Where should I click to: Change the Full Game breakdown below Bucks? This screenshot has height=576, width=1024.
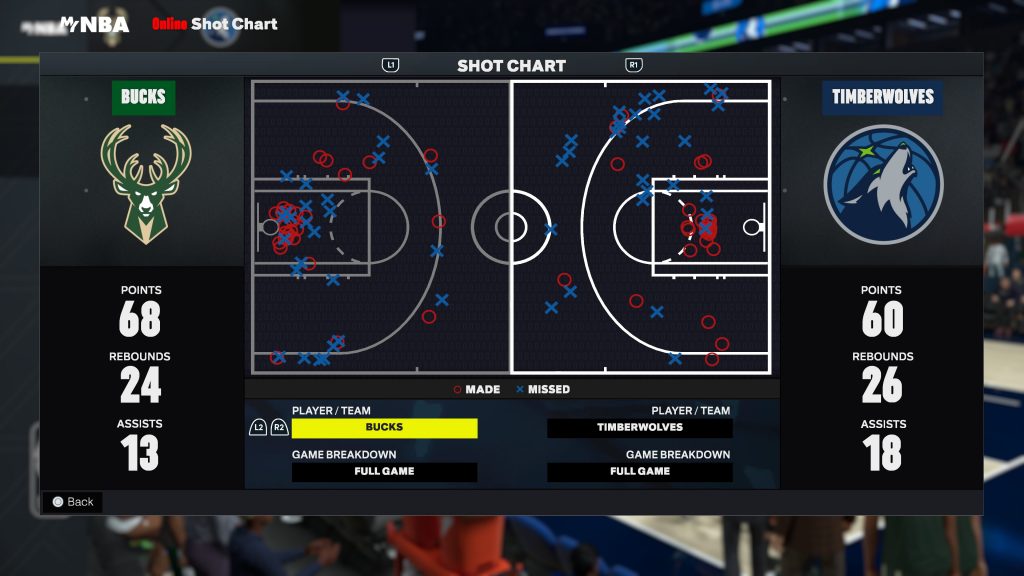click(x=384, y=472)
